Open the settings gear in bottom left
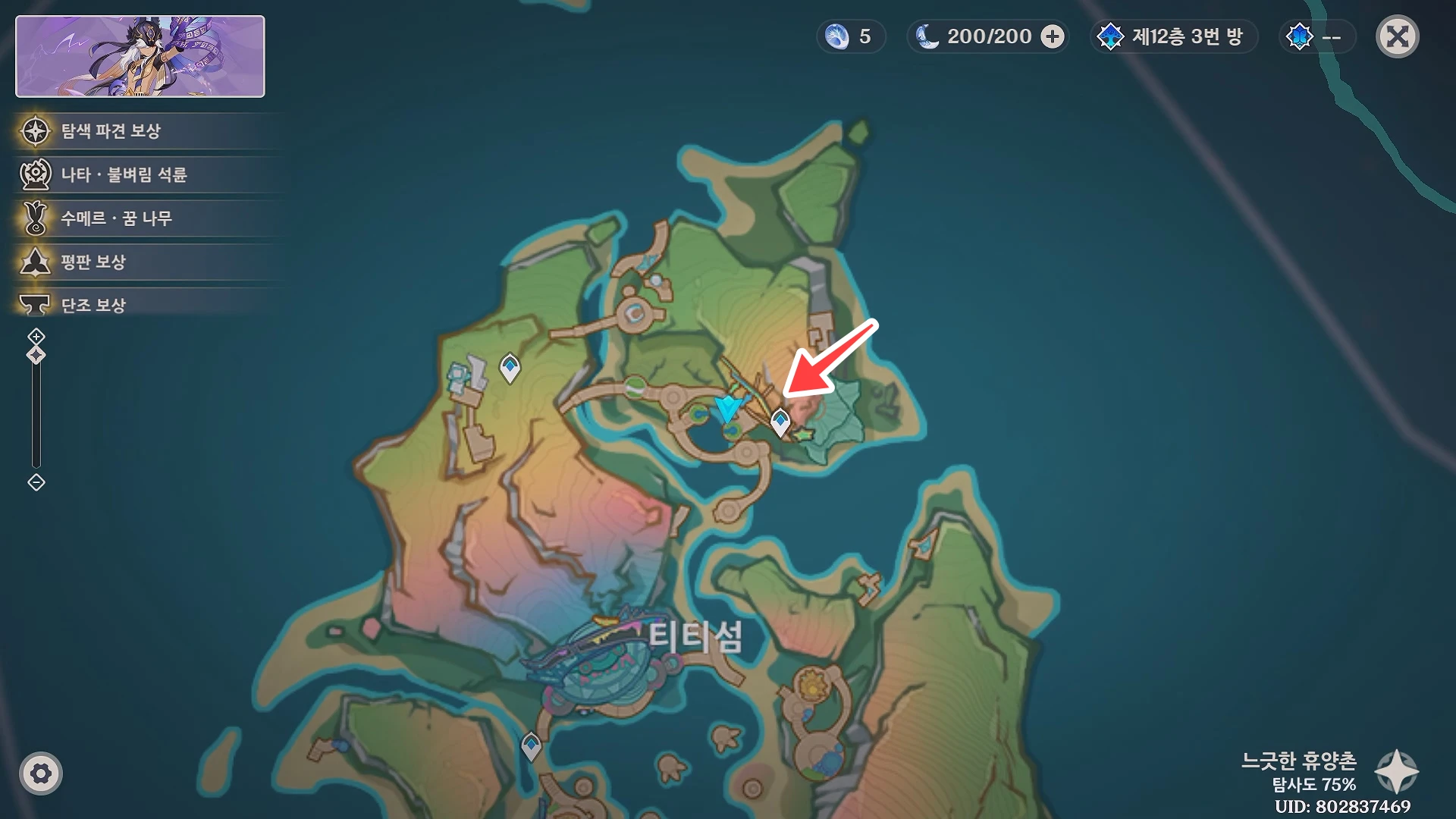 click(x=42, y=773)
